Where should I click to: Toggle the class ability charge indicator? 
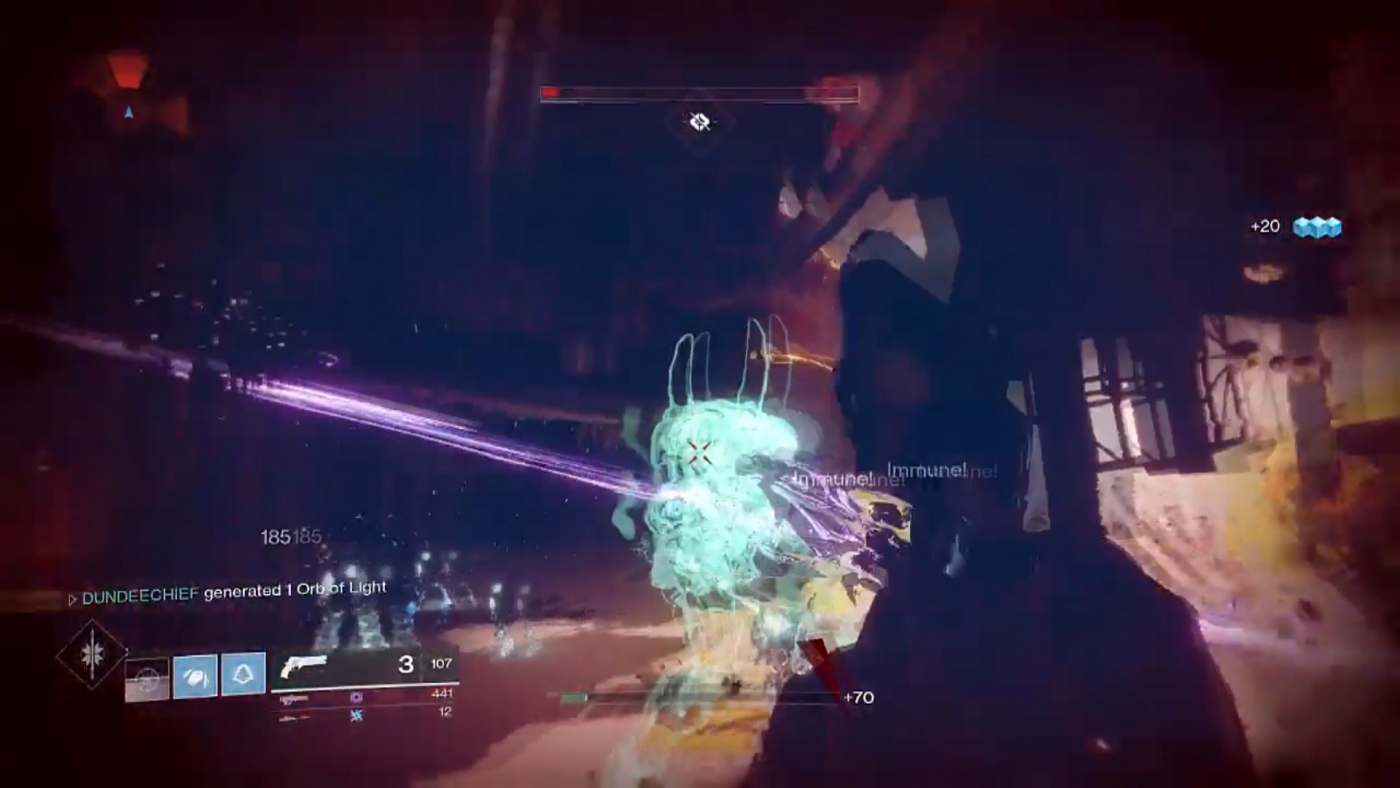pyautogui.click(x=243, y=674)
